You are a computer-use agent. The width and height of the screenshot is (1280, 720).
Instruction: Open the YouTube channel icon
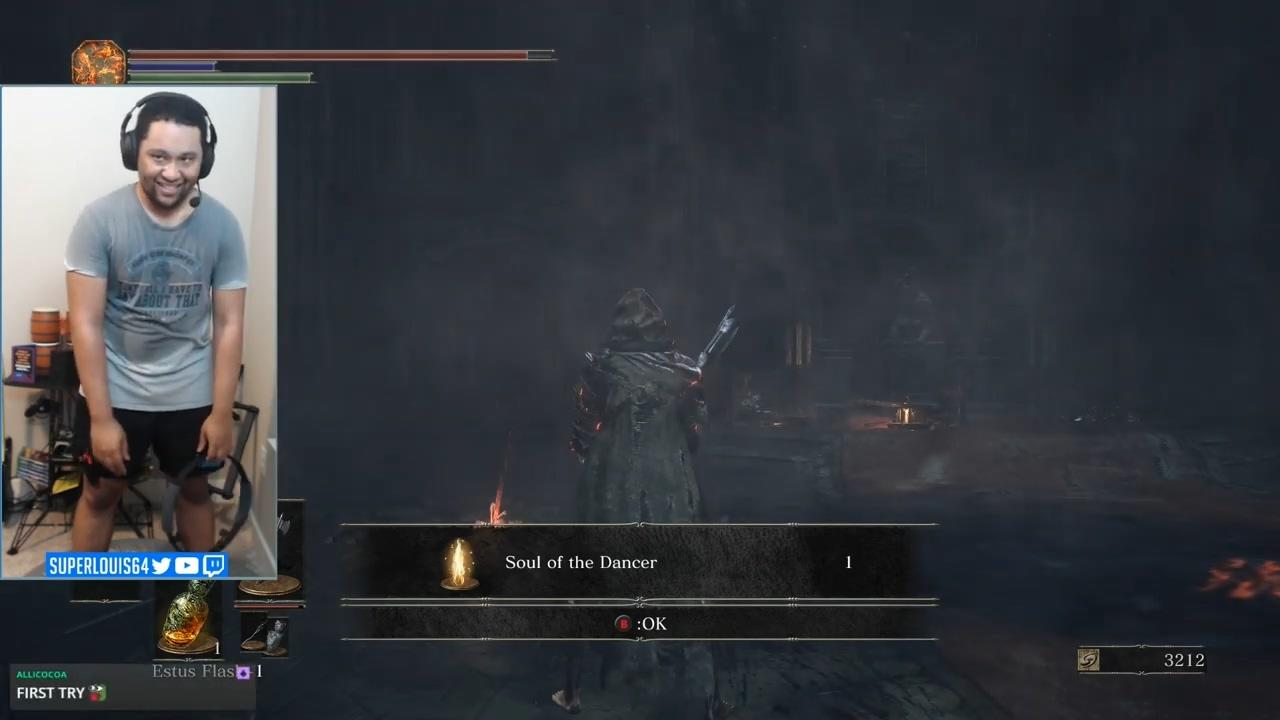185,565
